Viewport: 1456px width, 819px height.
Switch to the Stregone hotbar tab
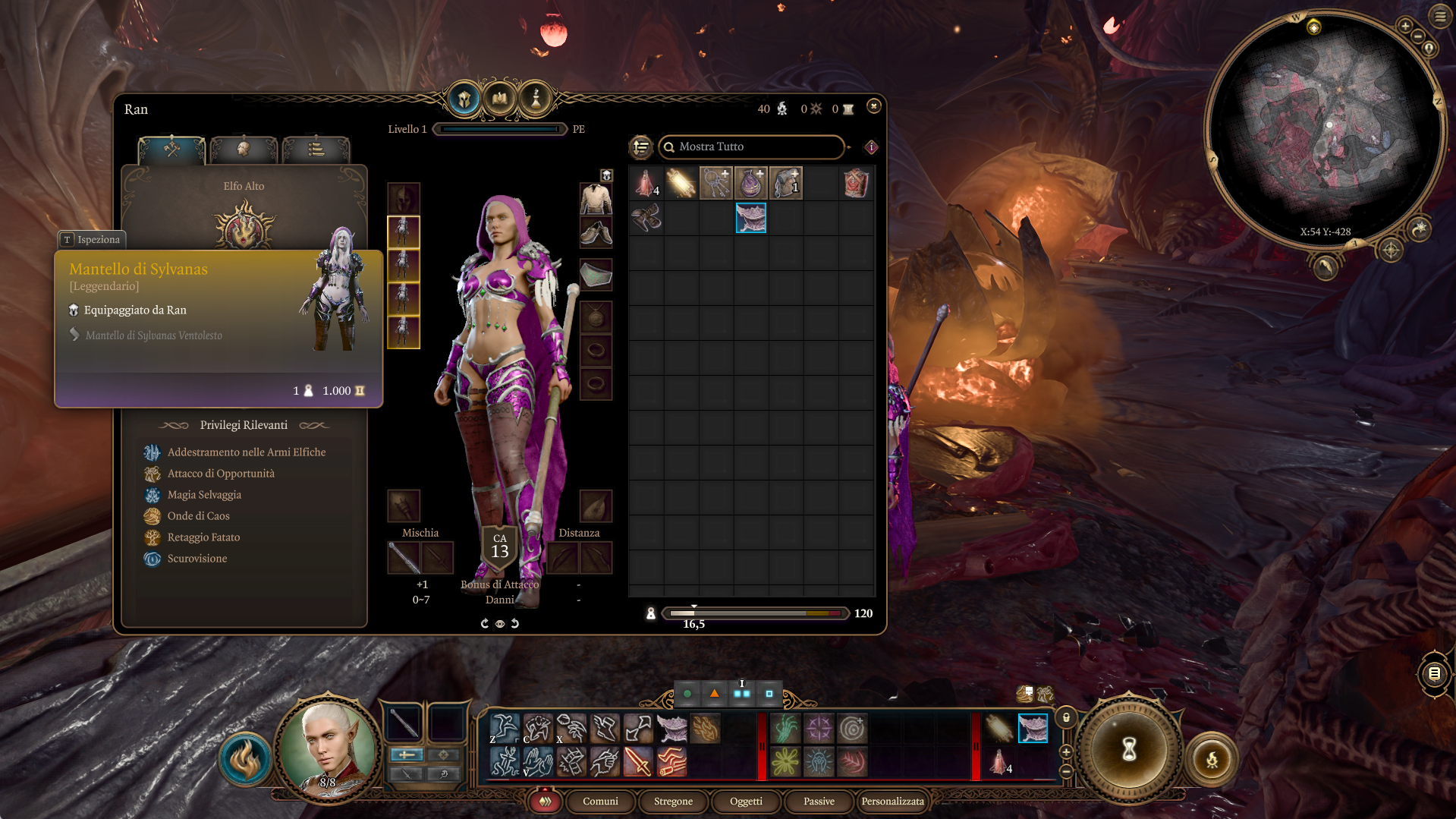[x=673, y=801]
